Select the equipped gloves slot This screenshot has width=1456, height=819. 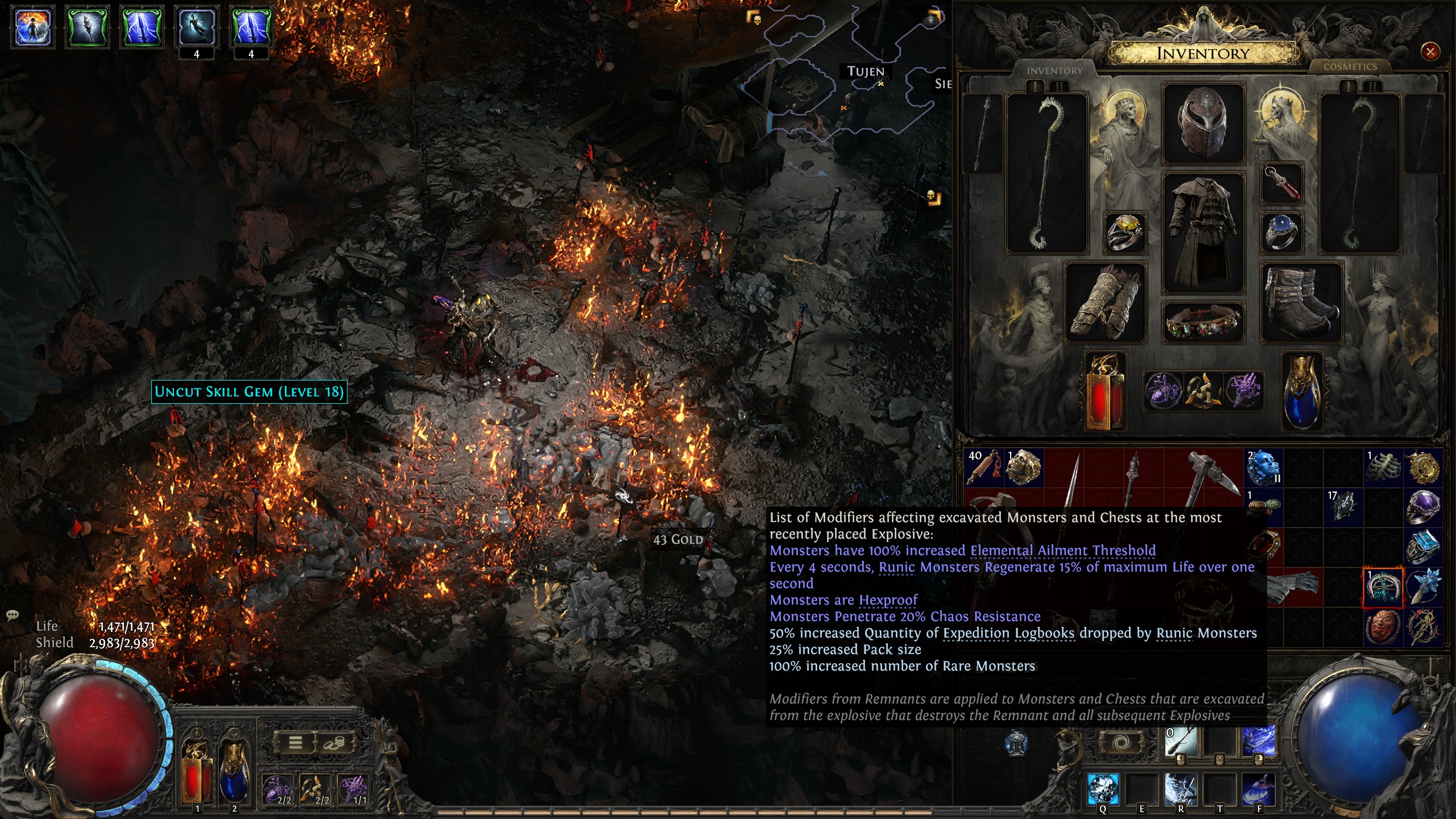coord(1105,303)
